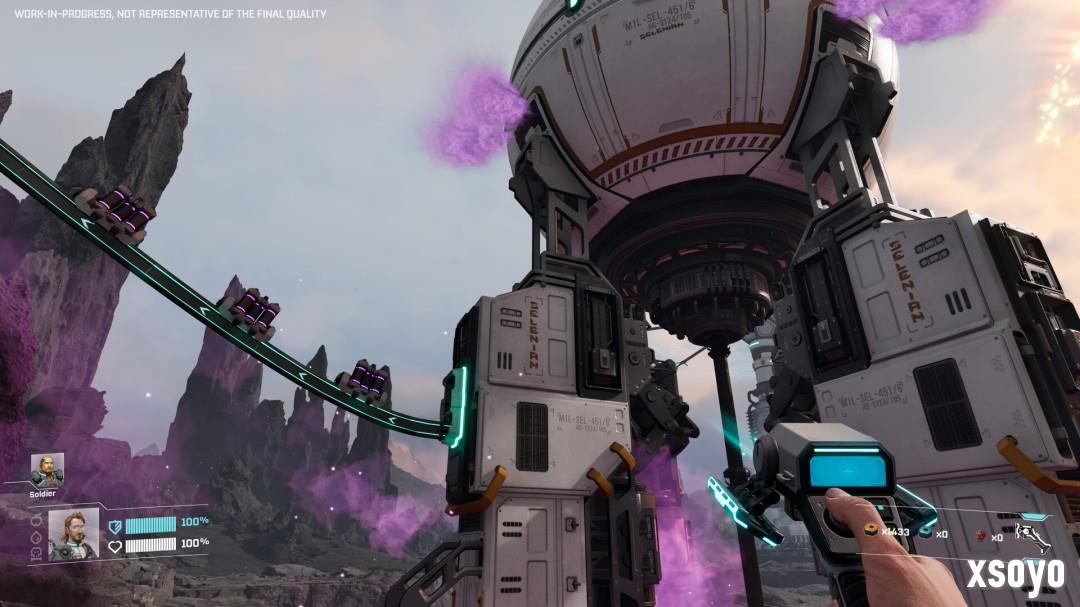Click the player character portrait

point(73,533)
